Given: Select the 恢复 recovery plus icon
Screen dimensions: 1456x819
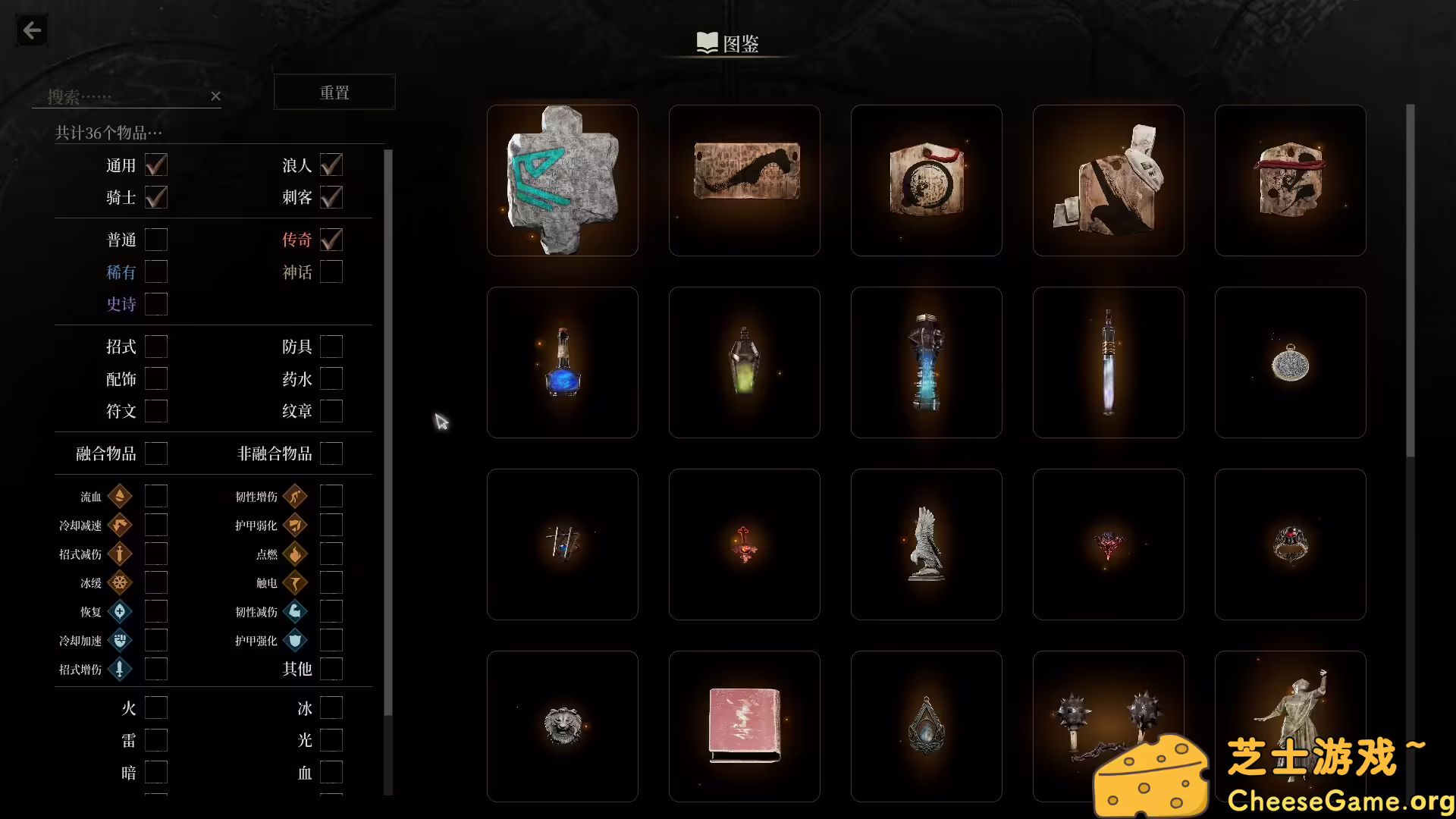Looking at the screenshot, I should coord(120,611).
